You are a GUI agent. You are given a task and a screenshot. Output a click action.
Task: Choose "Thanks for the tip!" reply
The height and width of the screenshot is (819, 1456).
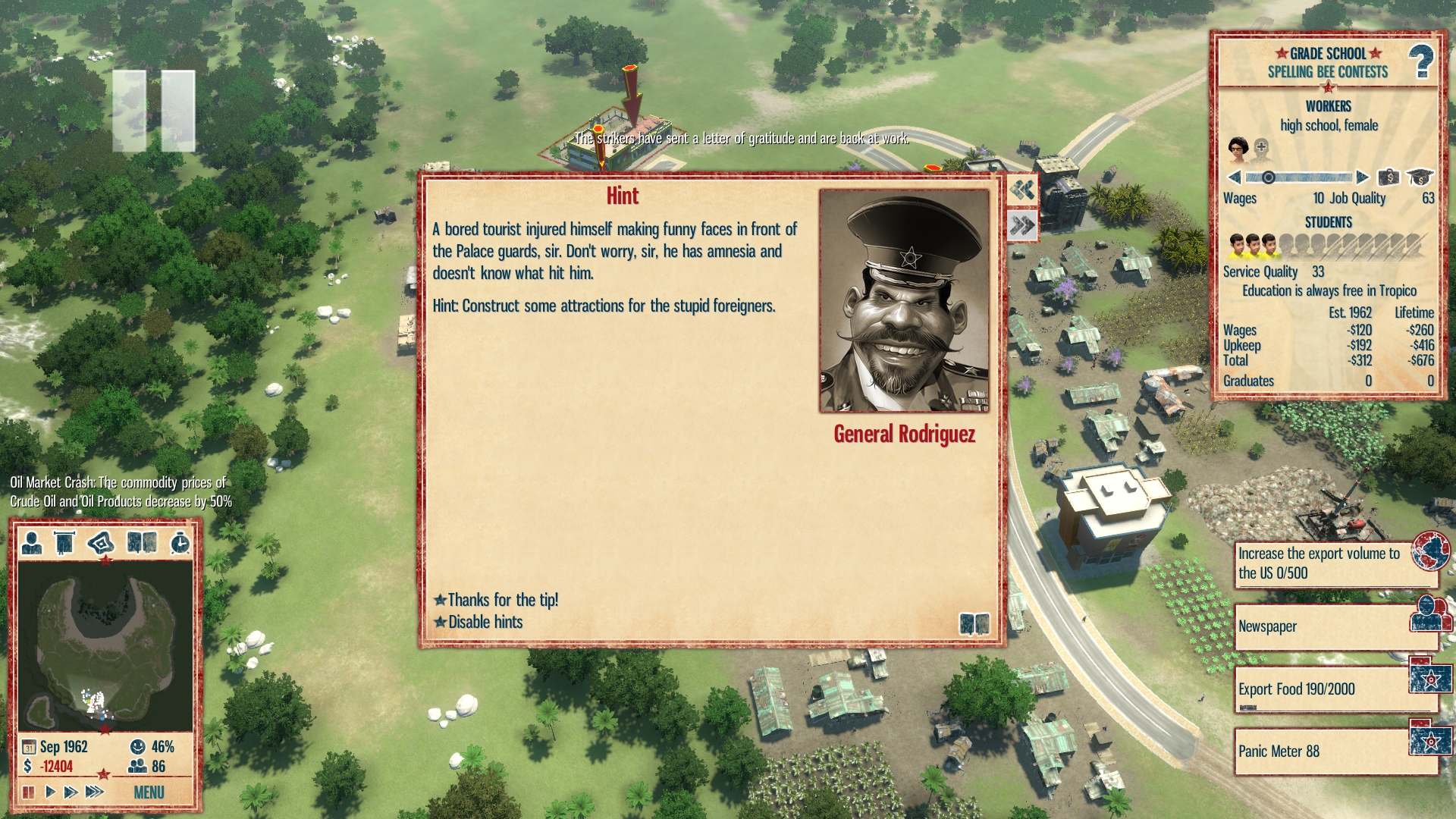click(501, 600)
